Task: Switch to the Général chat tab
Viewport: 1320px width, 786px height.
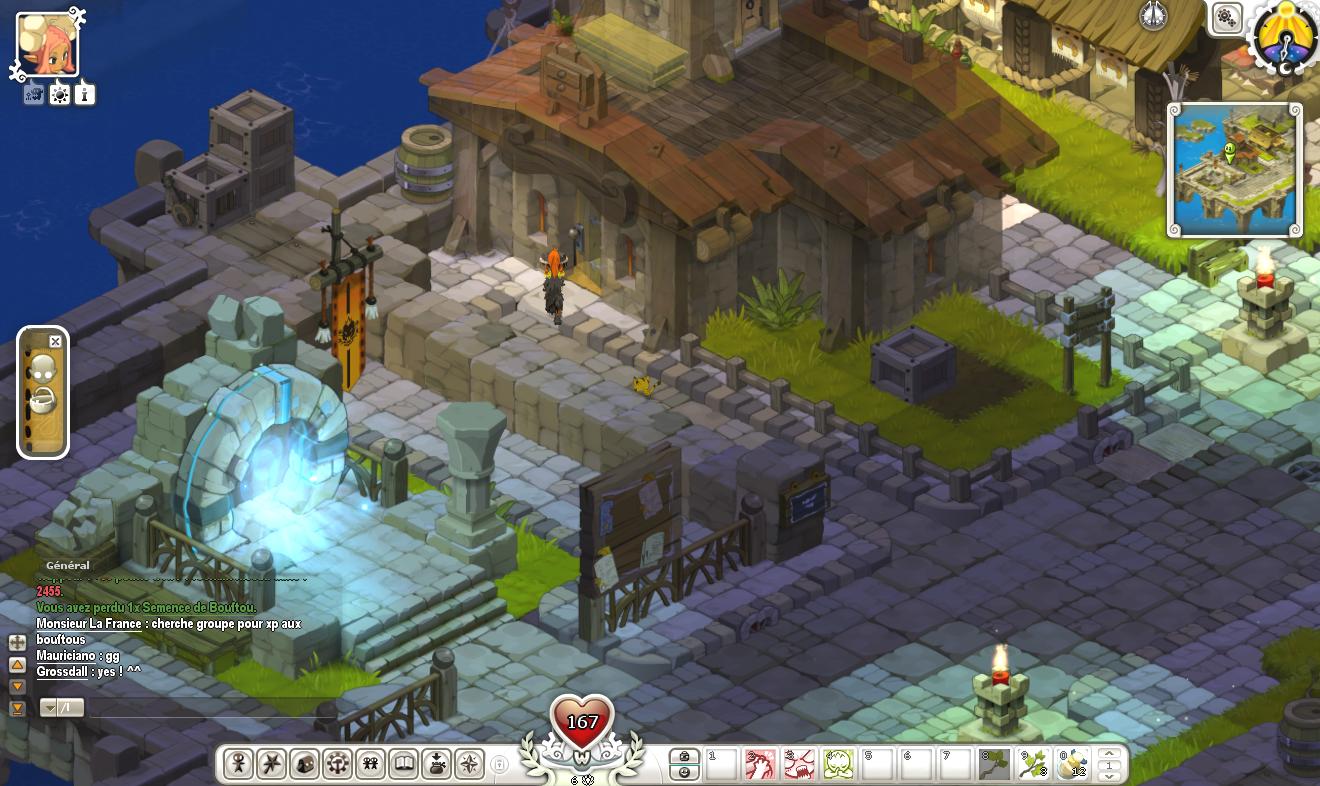Action: [68, 566]
